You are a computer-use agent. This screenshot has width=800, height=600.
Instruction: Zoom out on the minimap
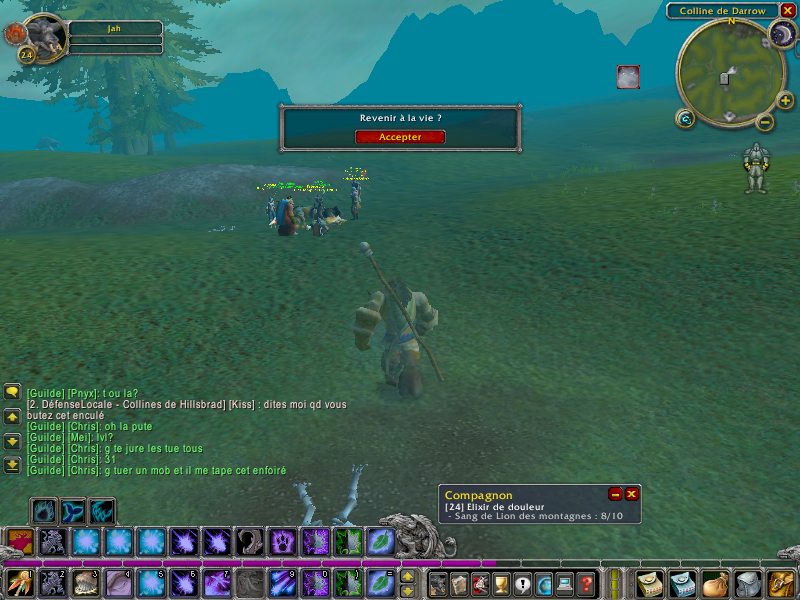[x=765, y=122]
